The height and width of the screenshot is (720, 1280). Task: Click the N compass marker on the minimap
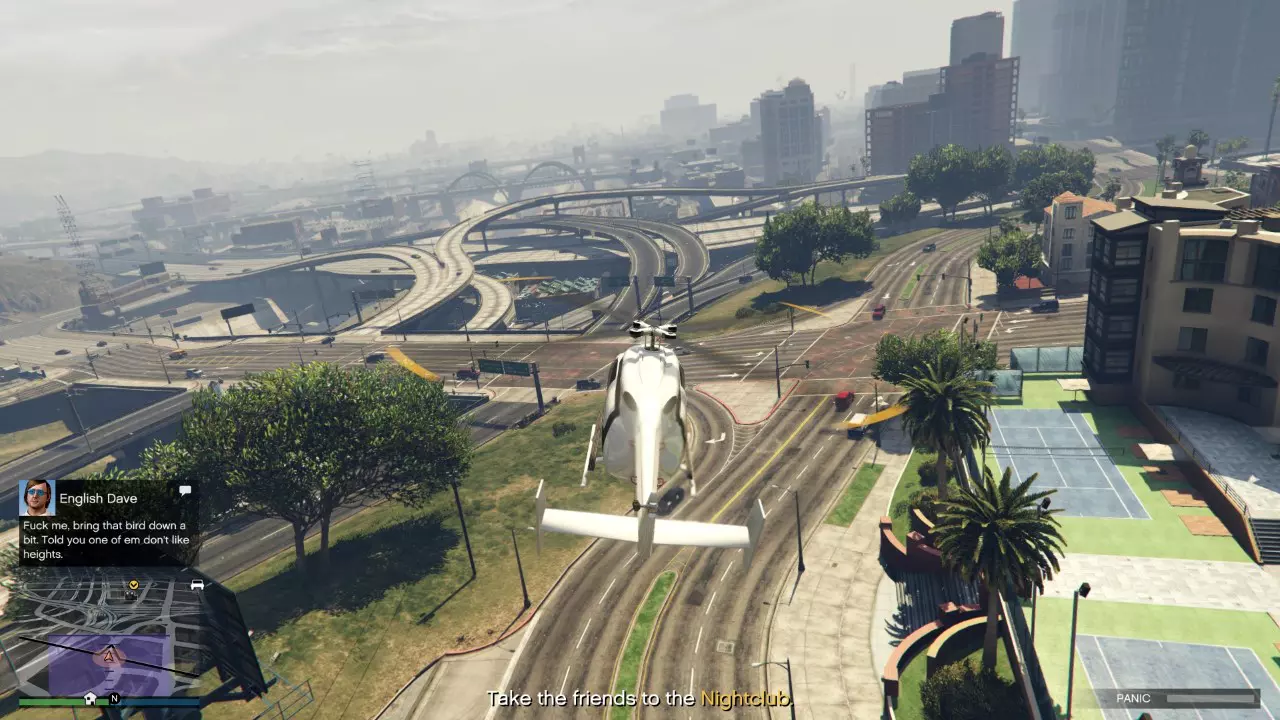114,699
